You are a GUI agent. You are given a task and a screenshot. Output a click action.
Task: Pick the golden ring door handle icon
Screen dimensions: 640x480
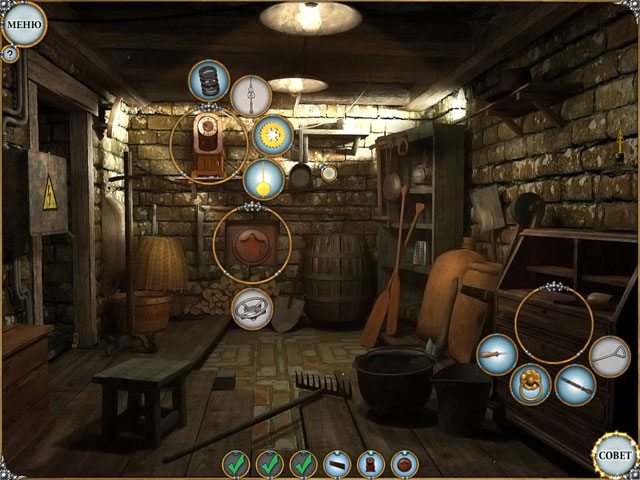coord(530,384)
